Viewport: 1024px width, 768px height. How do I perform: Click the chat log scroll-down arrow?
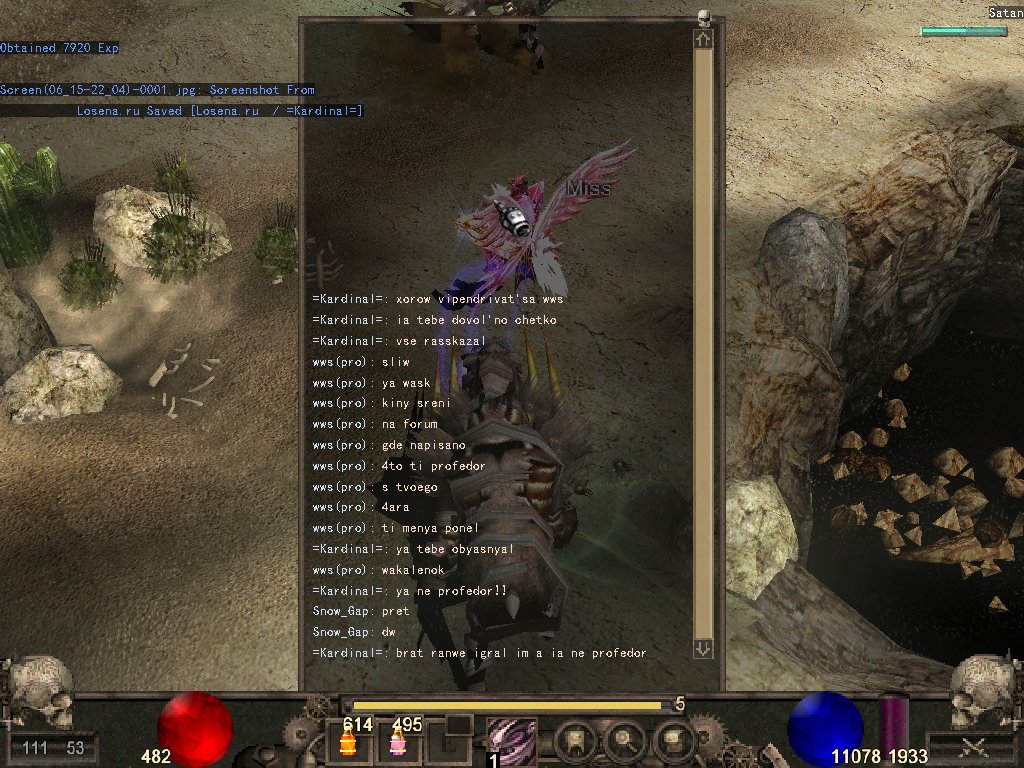tap(703, 648)
